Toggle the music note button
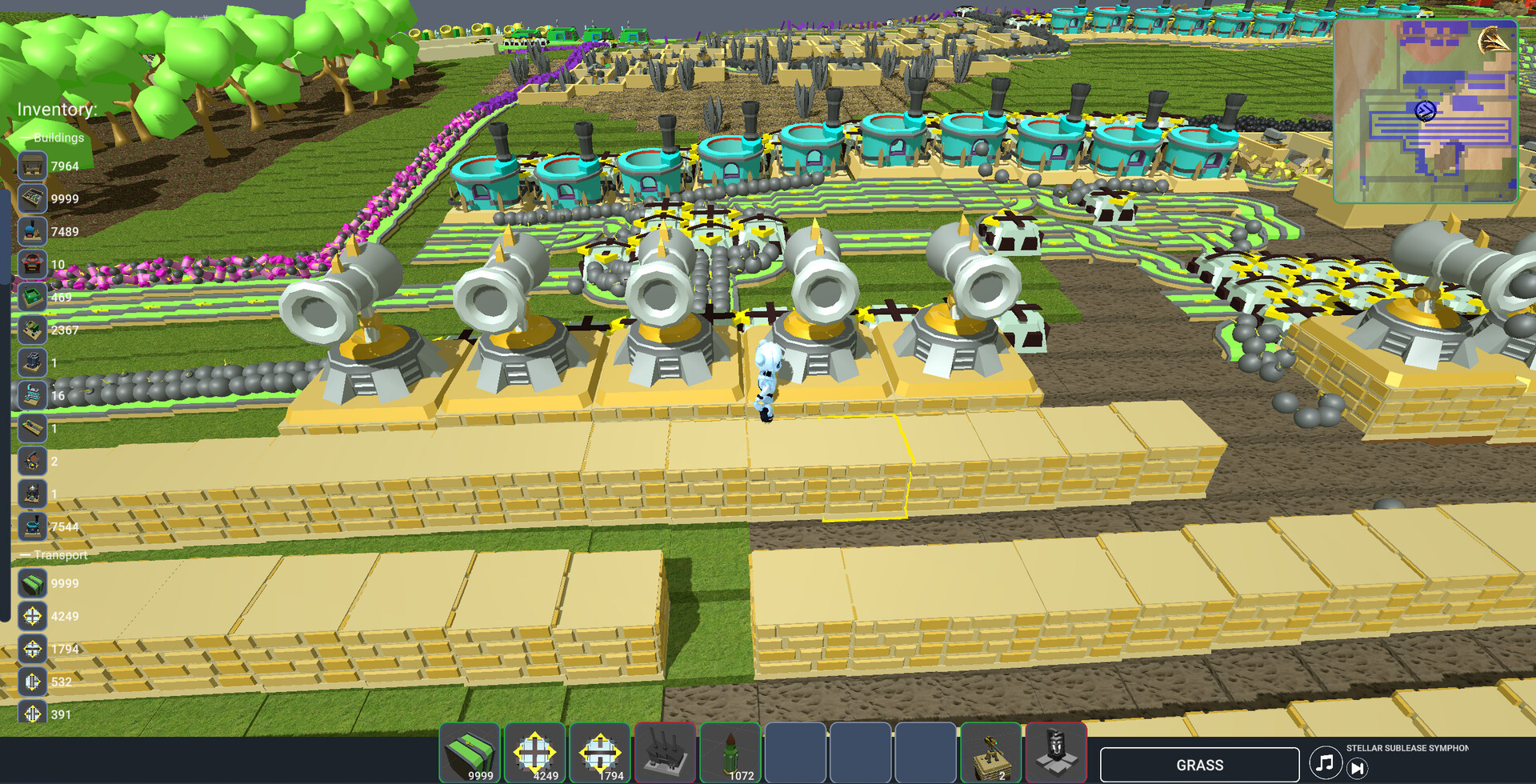This screenshot has height=784, width=1536. (1326, 763)
